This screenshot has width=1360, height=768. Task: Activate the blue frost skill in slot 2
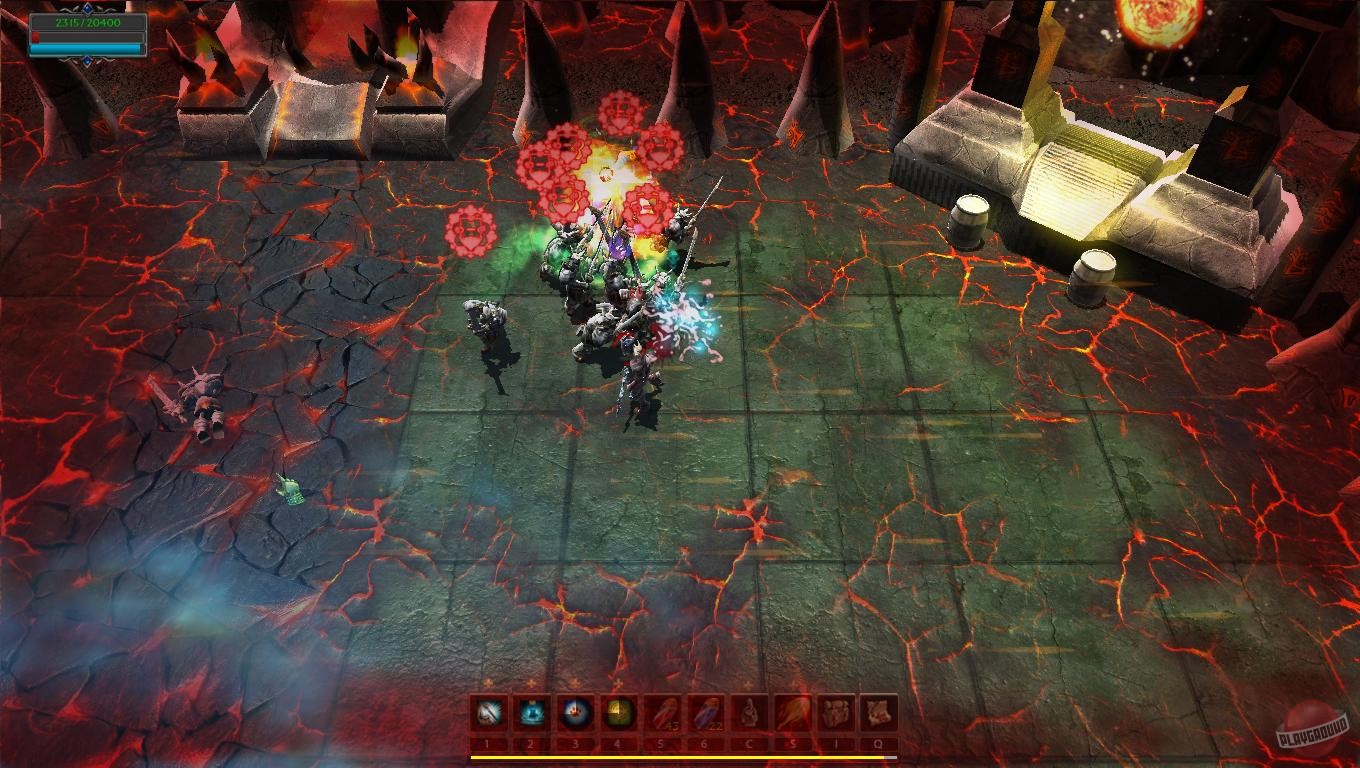coord(530,711)
